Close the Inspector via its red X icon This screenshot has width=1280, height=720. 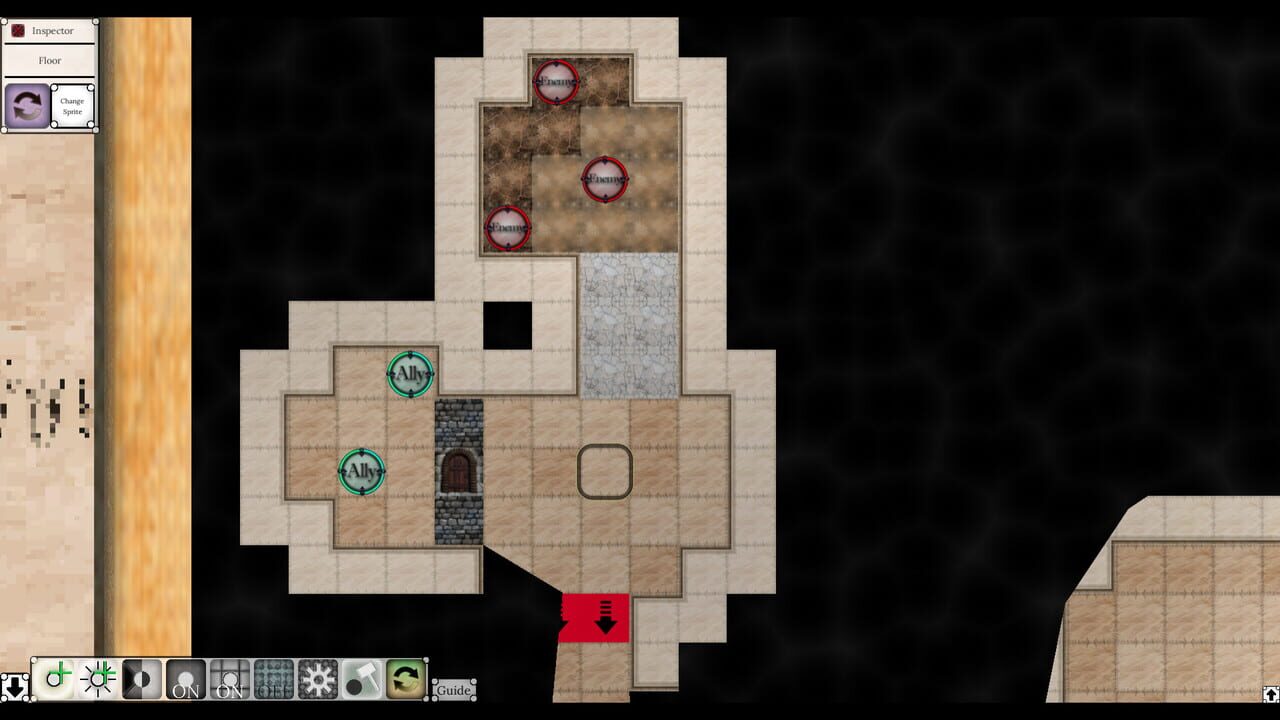17,30
